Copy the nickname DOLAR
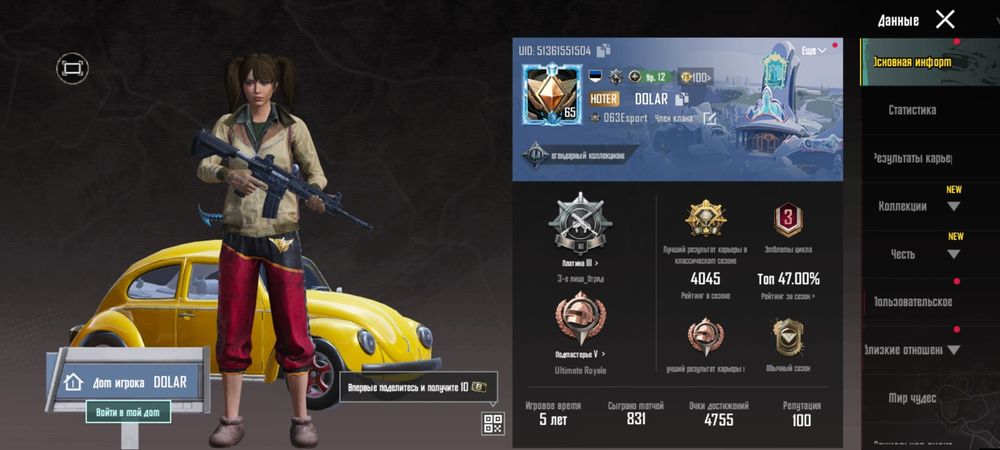The image size is (1000, 450). [682, 99]
